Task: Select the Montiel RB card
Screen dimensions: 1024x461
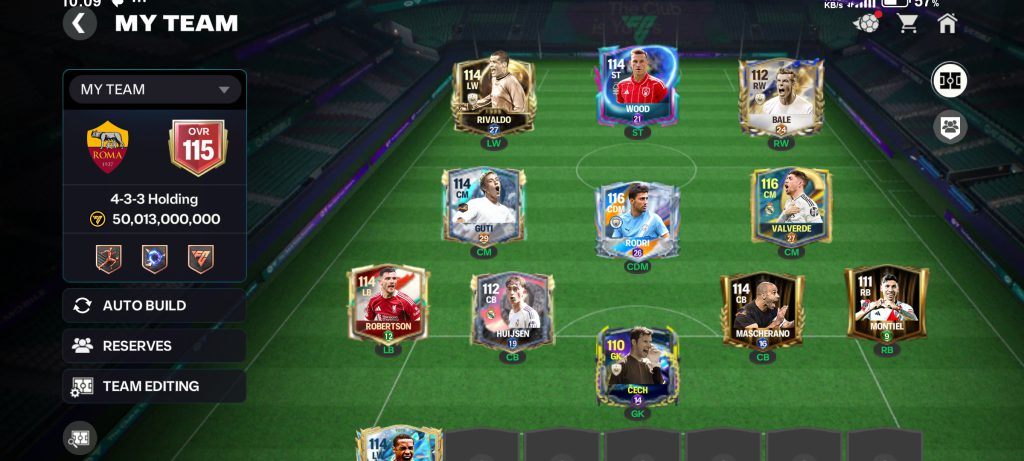Action: (x=886, y=303)
